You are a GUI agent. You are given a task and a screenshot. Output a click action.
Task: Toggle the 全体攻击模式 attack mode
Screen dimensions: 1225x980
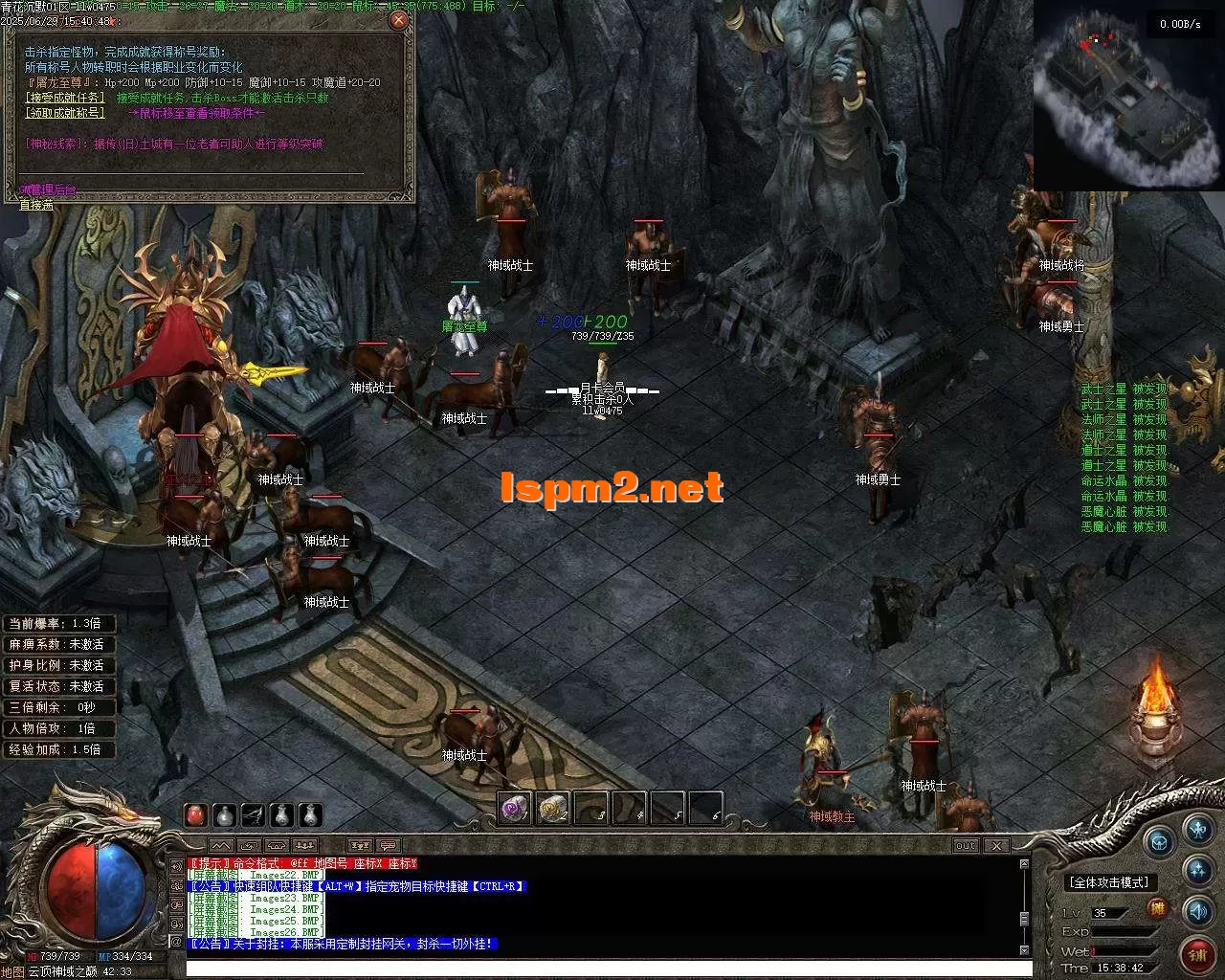1109,882
